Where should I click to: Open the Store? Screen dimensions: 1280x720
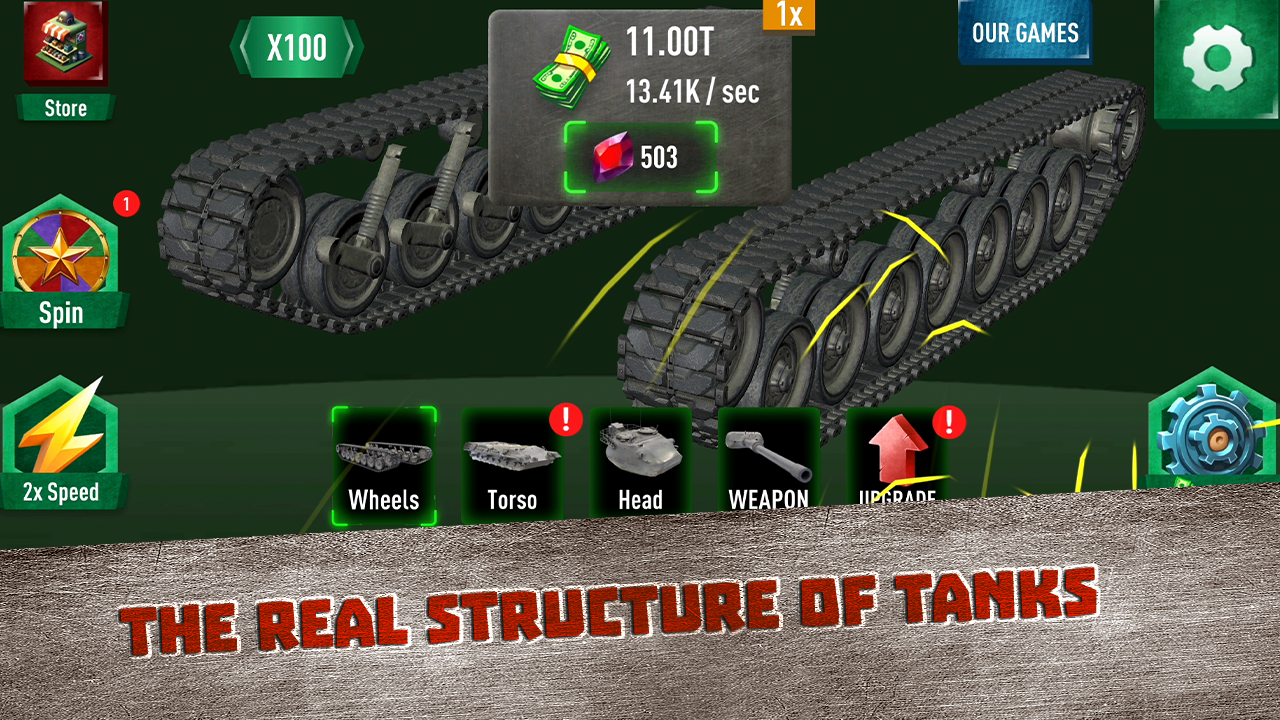click(x=63, y=55)
